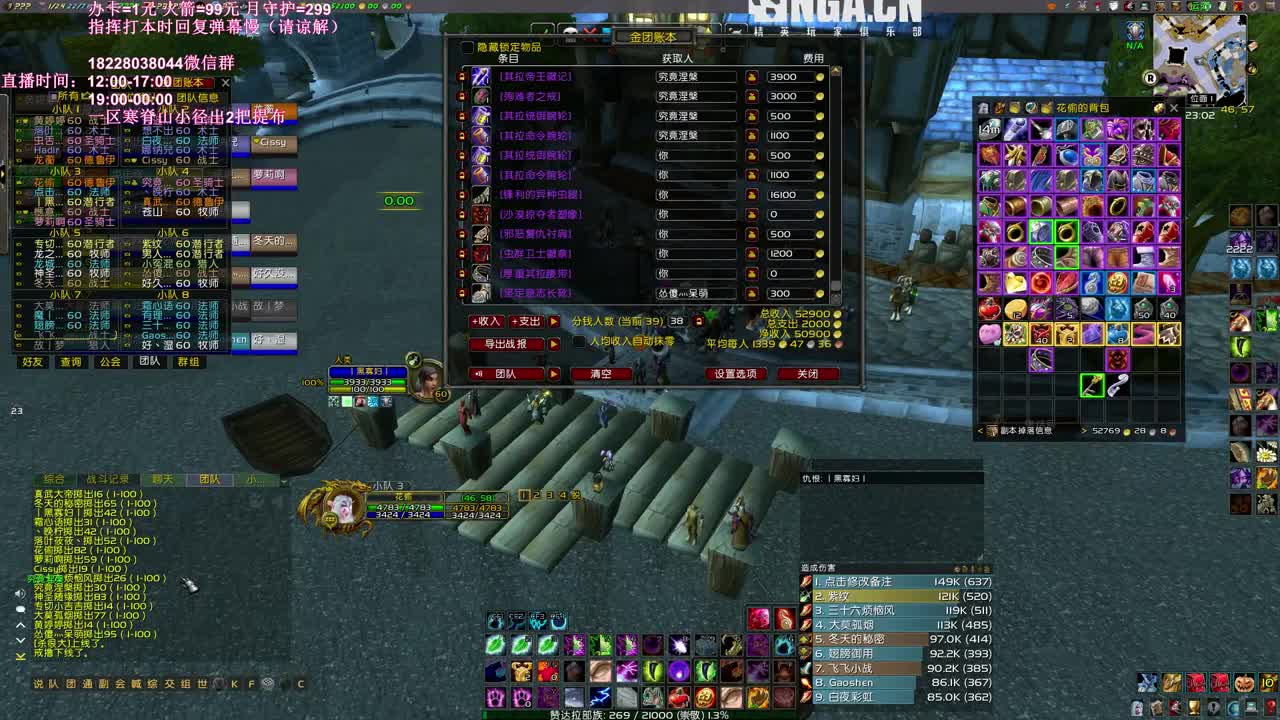This screenshot has height=720, width=1280.
Task: Toggle the lock beside the split-player count
Action: (698, 320)
